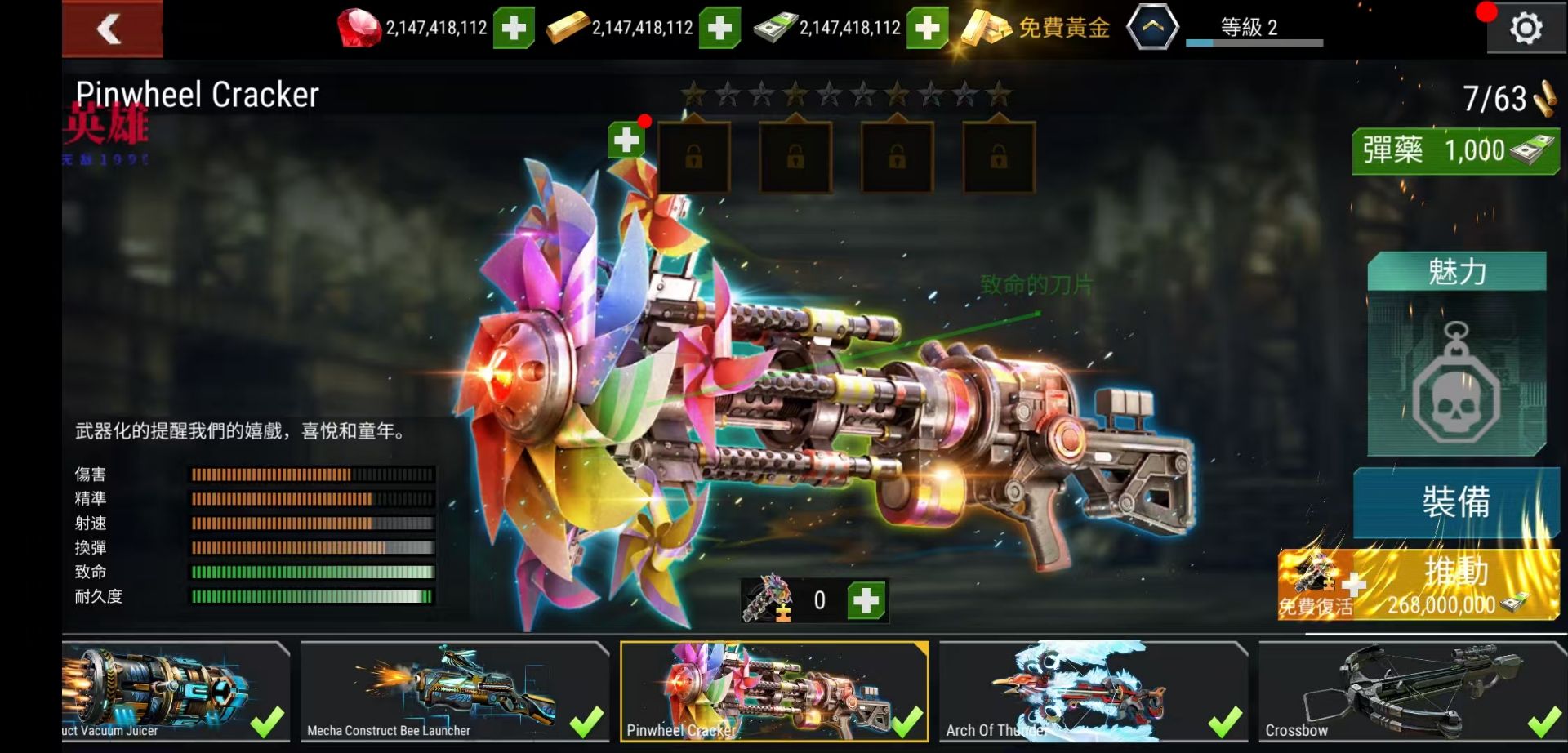Add Pinwheel Cracker weapon parts
Screen dimensions: 1568x753
tap(866, 601)
